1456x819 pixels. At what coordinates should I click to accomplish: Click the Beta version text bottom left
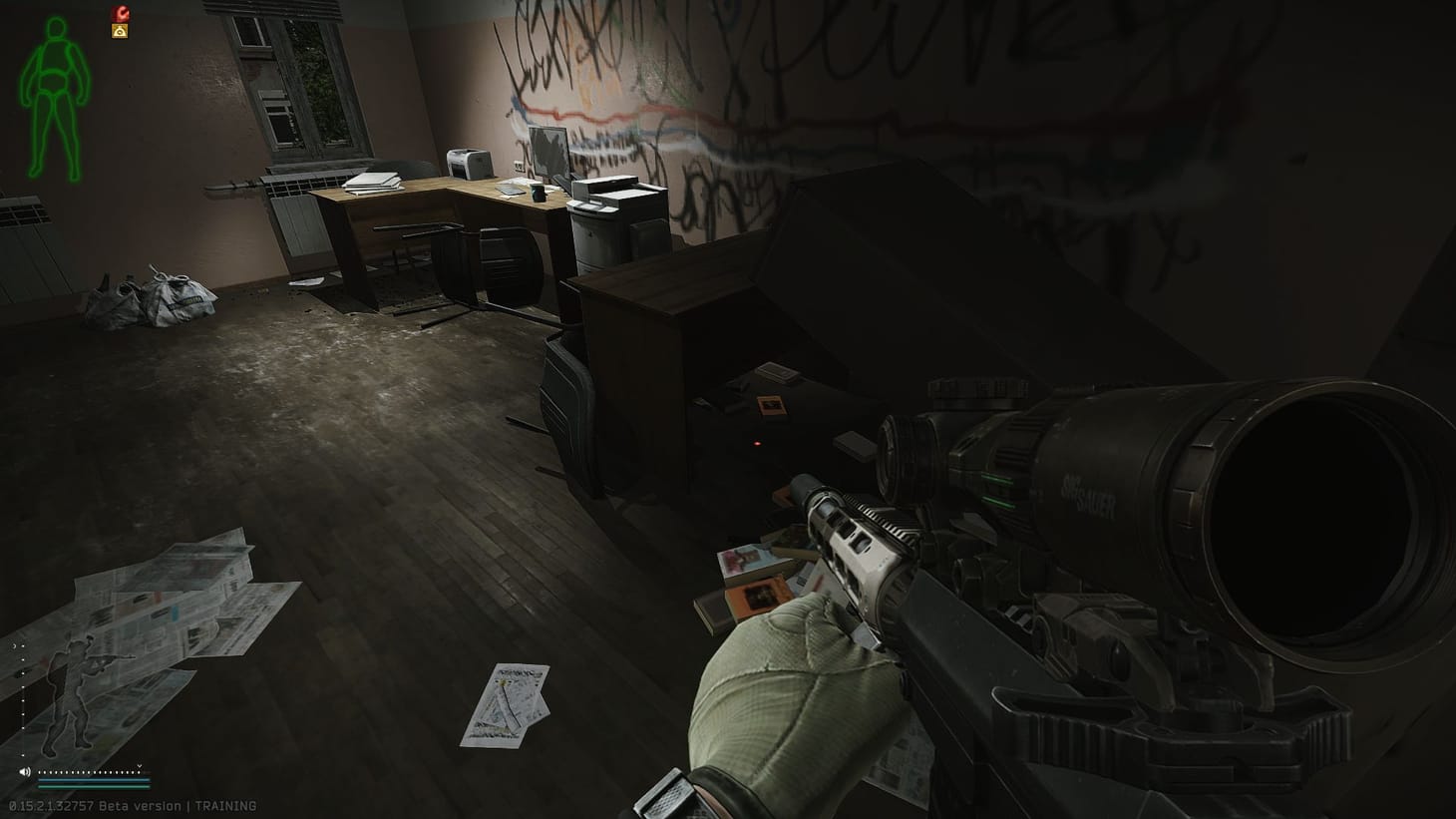140,805
